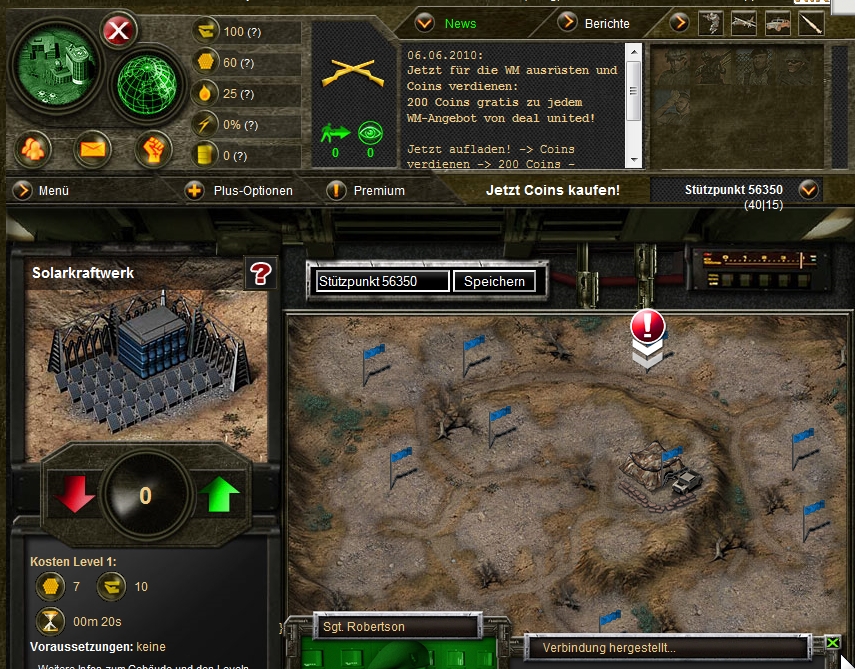The image size is (855, 669).
Task: Click the Jetzt Coins kaufen link
Action: (552, 190)
